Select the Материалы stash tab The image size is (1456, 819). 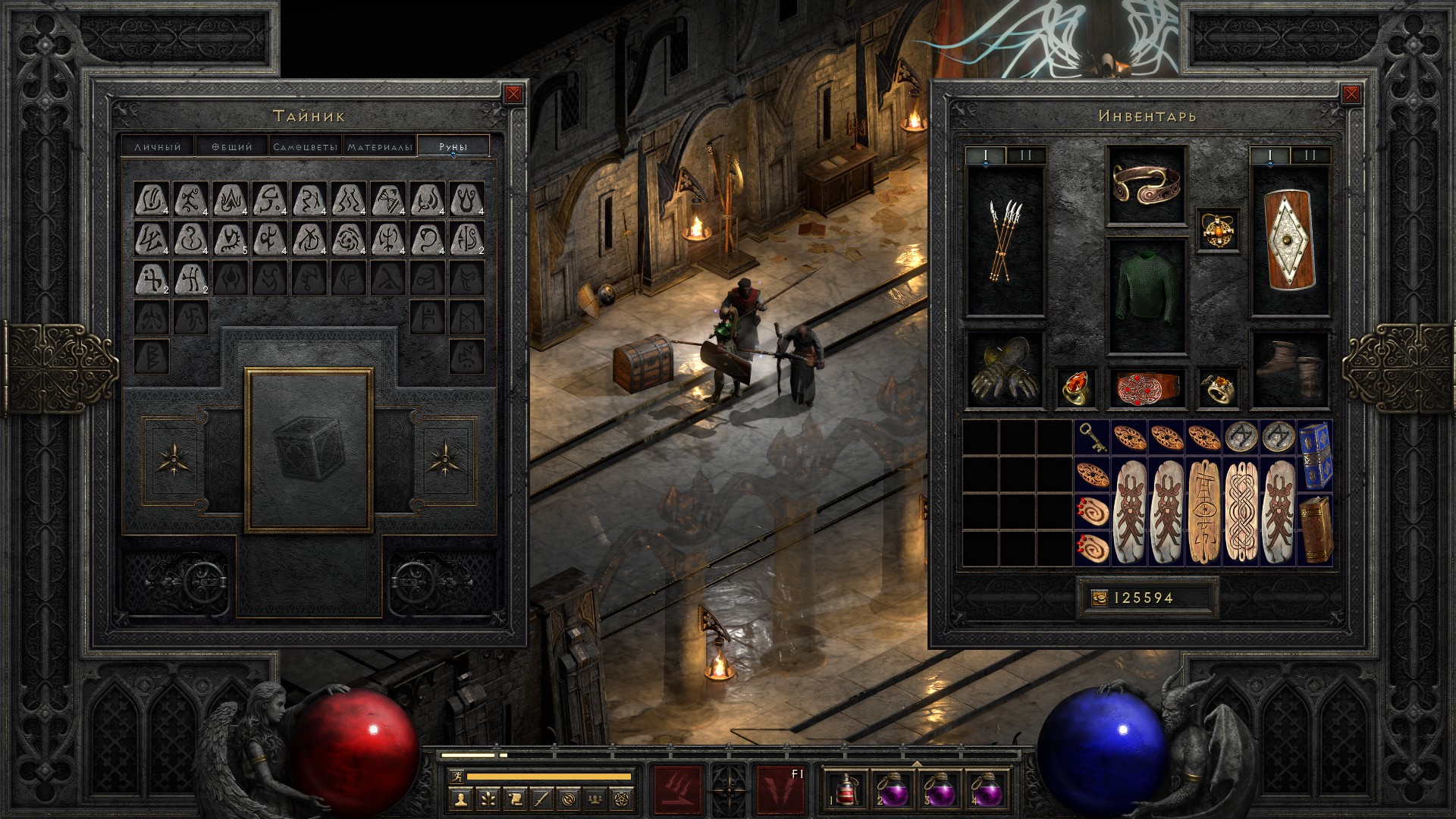pyautogui.click(x=380, y=146)
